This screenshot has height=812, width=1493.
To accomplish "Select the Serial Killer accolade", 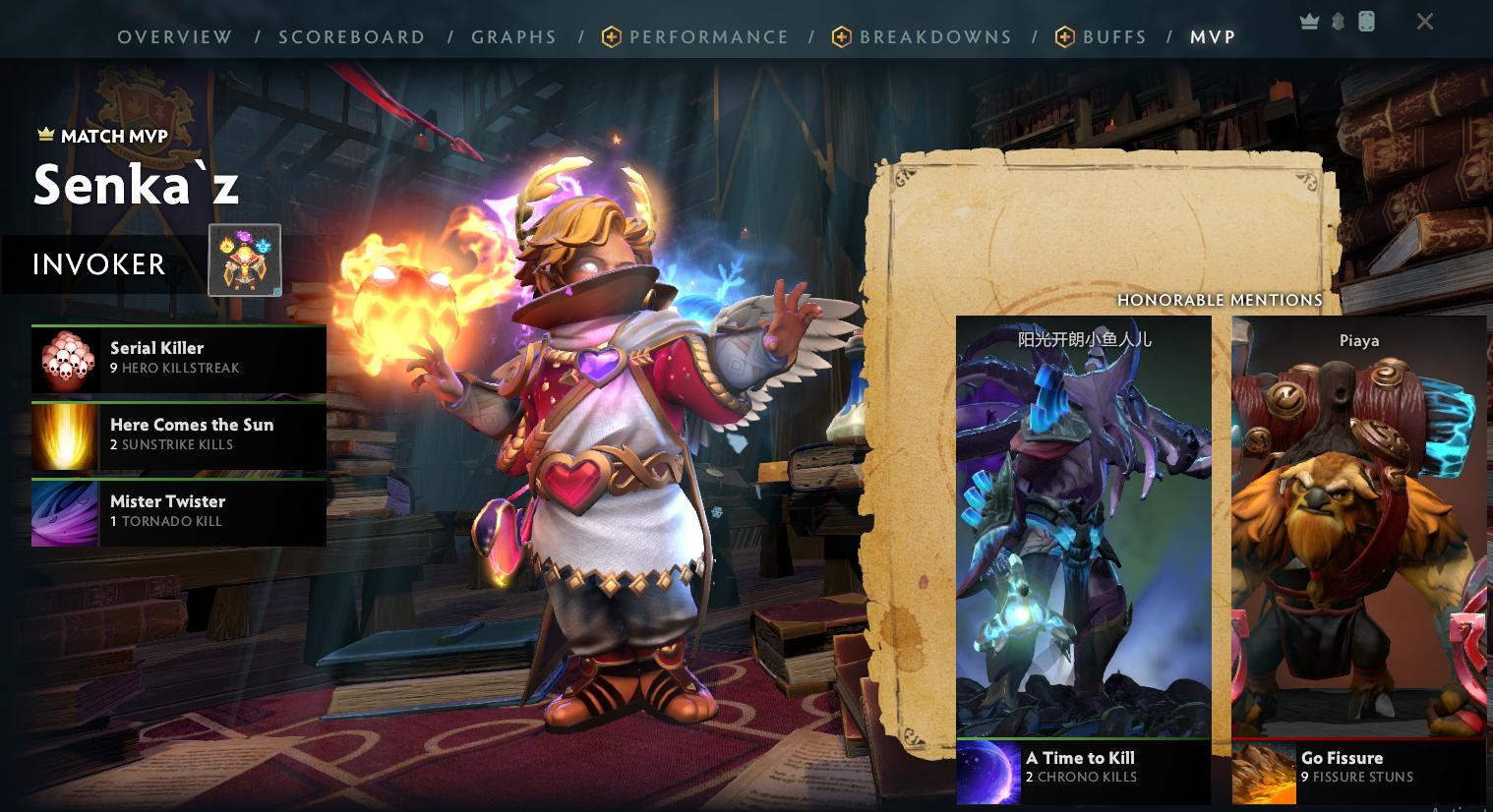I will pos(179,359).
